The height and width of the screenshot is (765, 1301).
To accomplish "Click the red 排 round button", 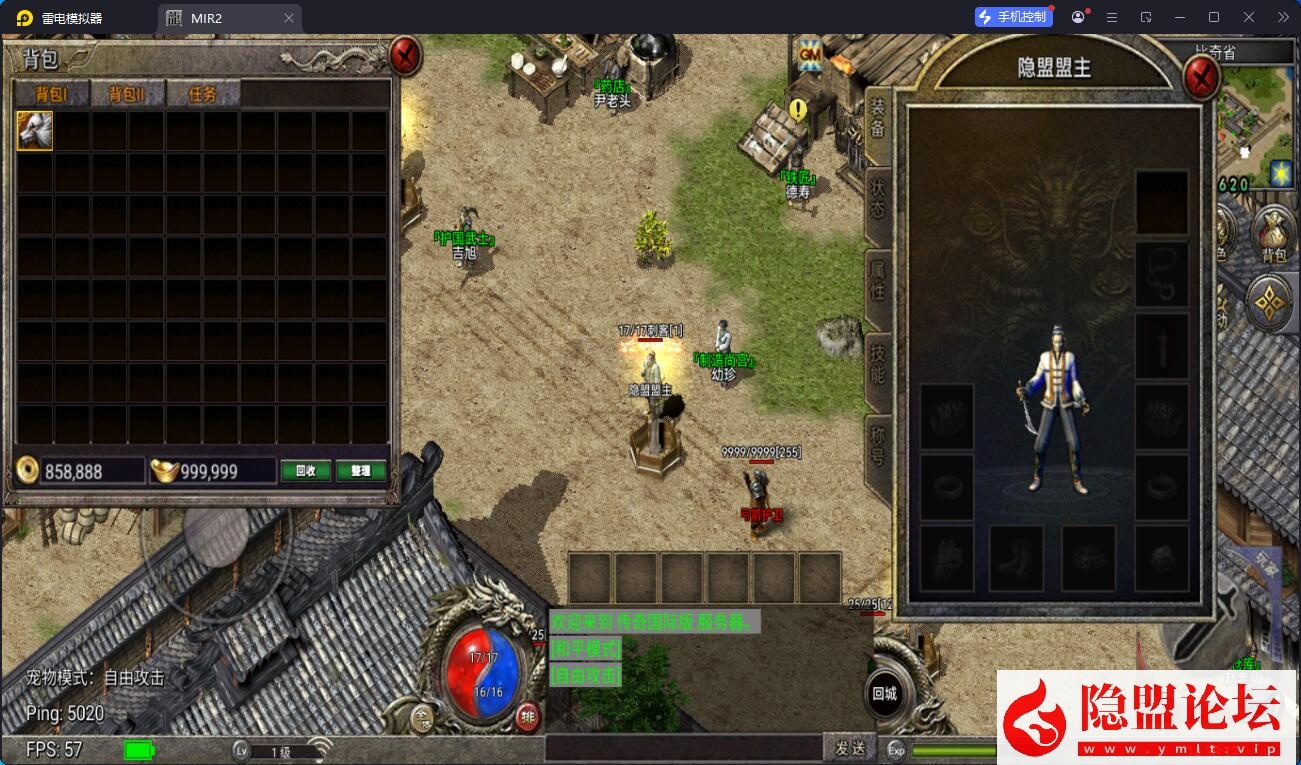I will click(528, 716).
